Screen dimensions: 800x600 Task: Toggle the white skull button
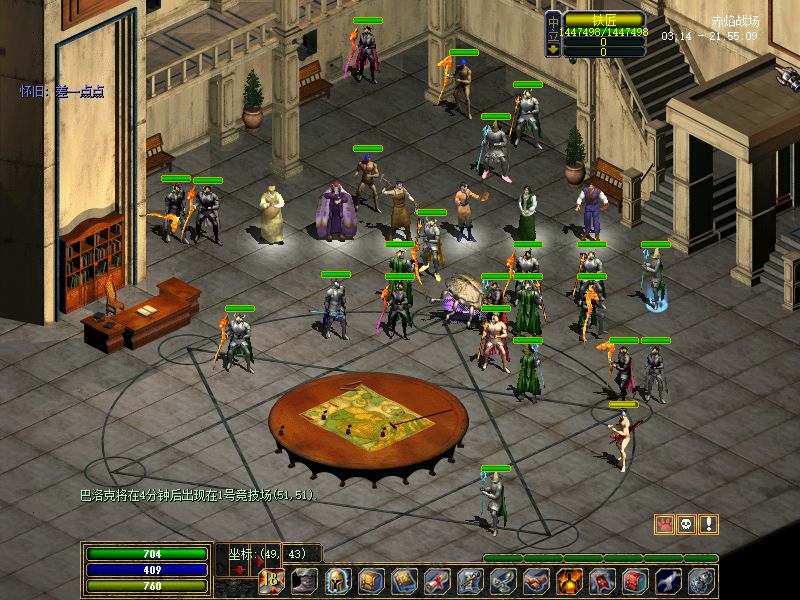tap(686, 524)
